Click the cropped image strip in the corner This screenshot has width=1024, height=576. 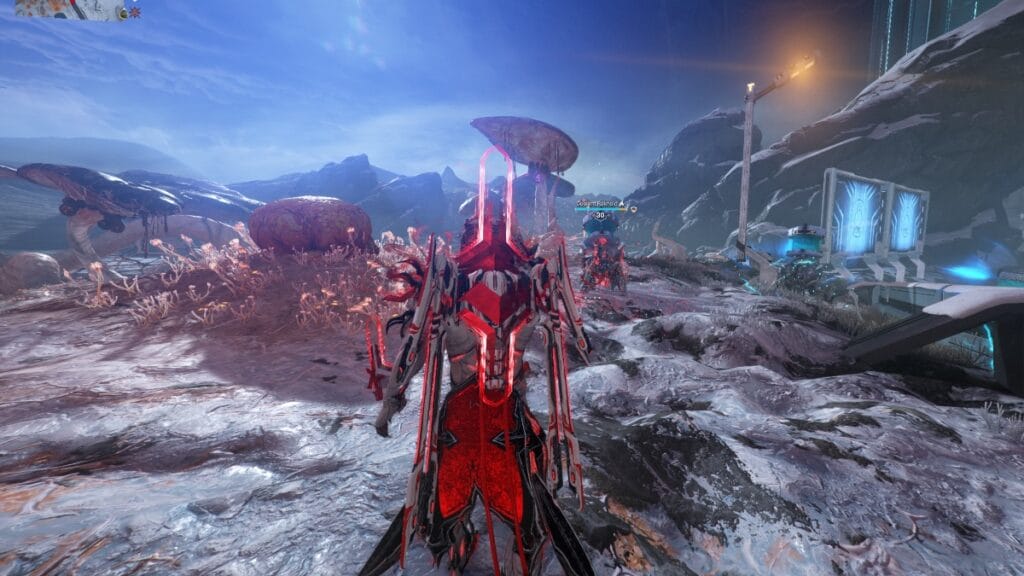[66, 10]
